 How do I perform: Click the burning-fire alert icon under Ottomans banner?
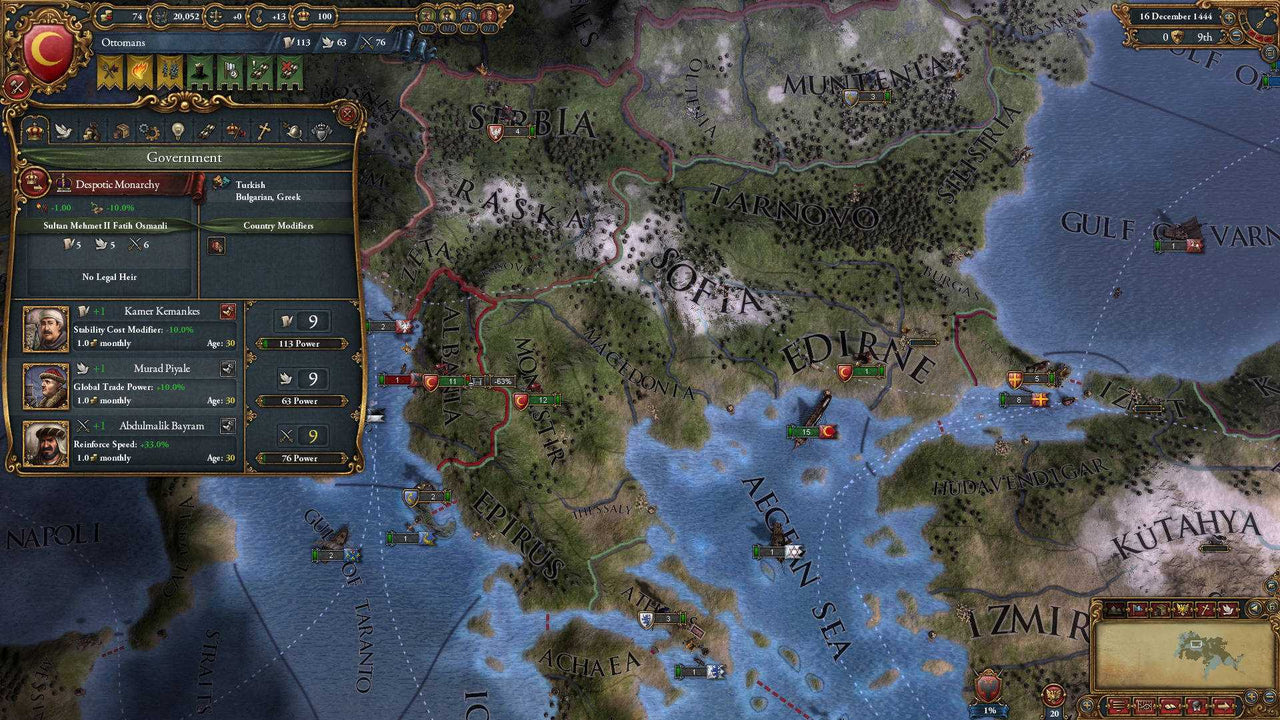click(x=138, y=71)
